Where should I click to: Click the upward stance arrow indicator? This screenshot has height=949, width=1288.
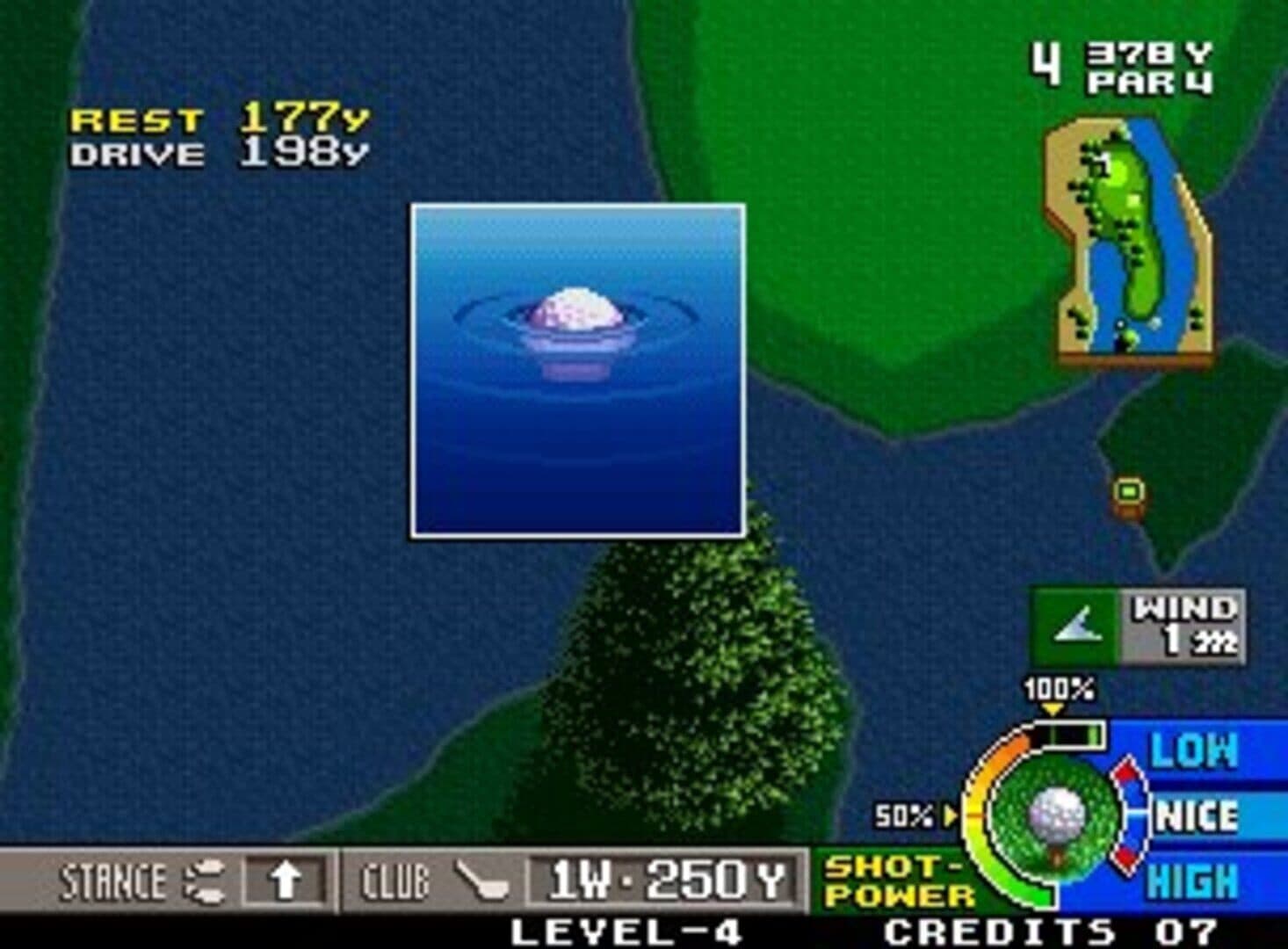click(283, 881)
